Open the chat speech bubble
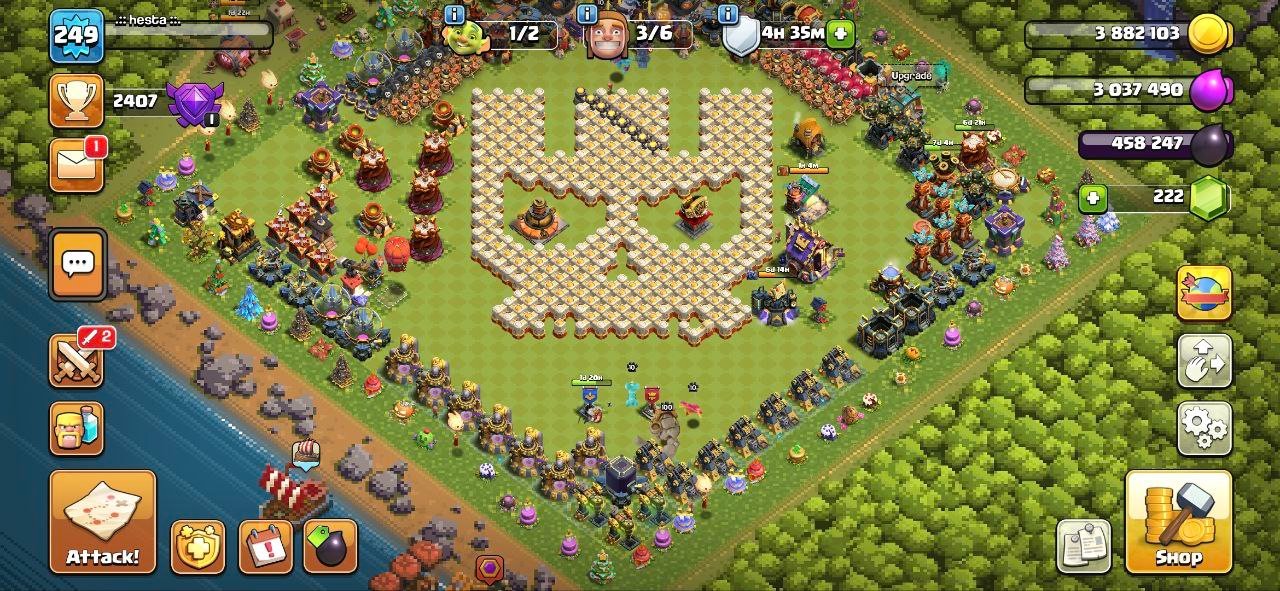 point(78,264)
